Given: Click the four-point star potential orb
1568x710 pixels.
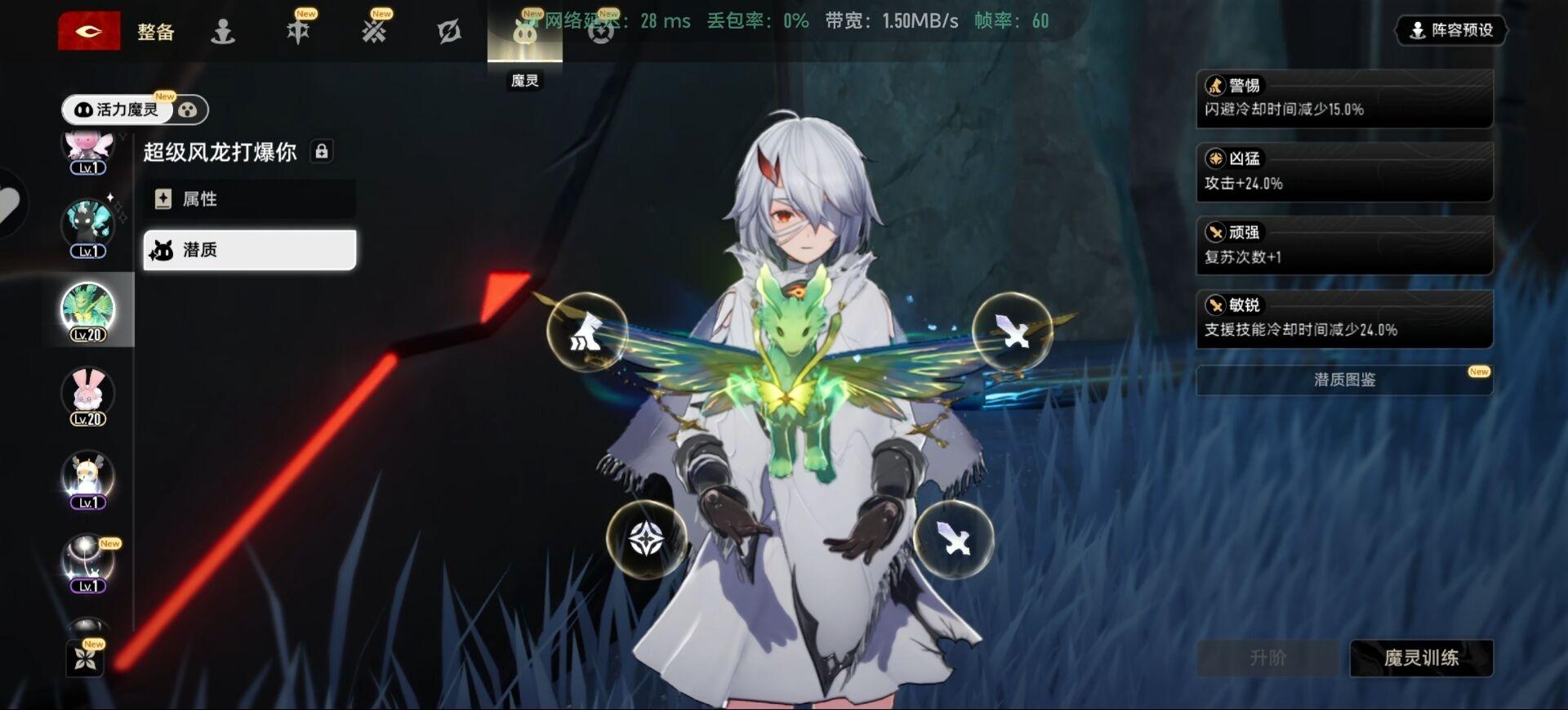Looking at the screenshot, I should [646, 539].
